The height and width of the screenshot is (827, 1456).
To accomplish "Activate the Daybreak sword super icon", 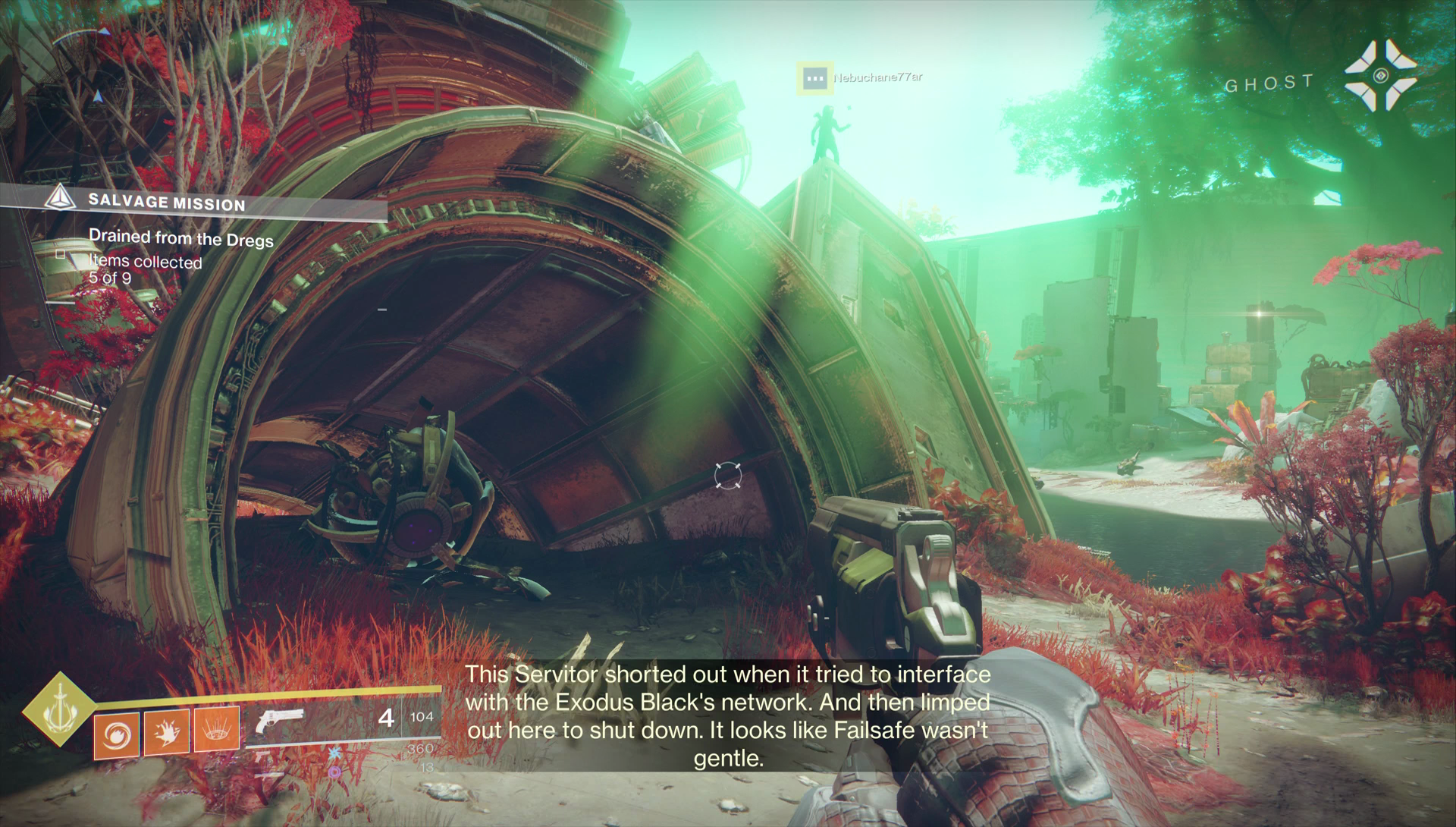I will click(x=58, y=710).
